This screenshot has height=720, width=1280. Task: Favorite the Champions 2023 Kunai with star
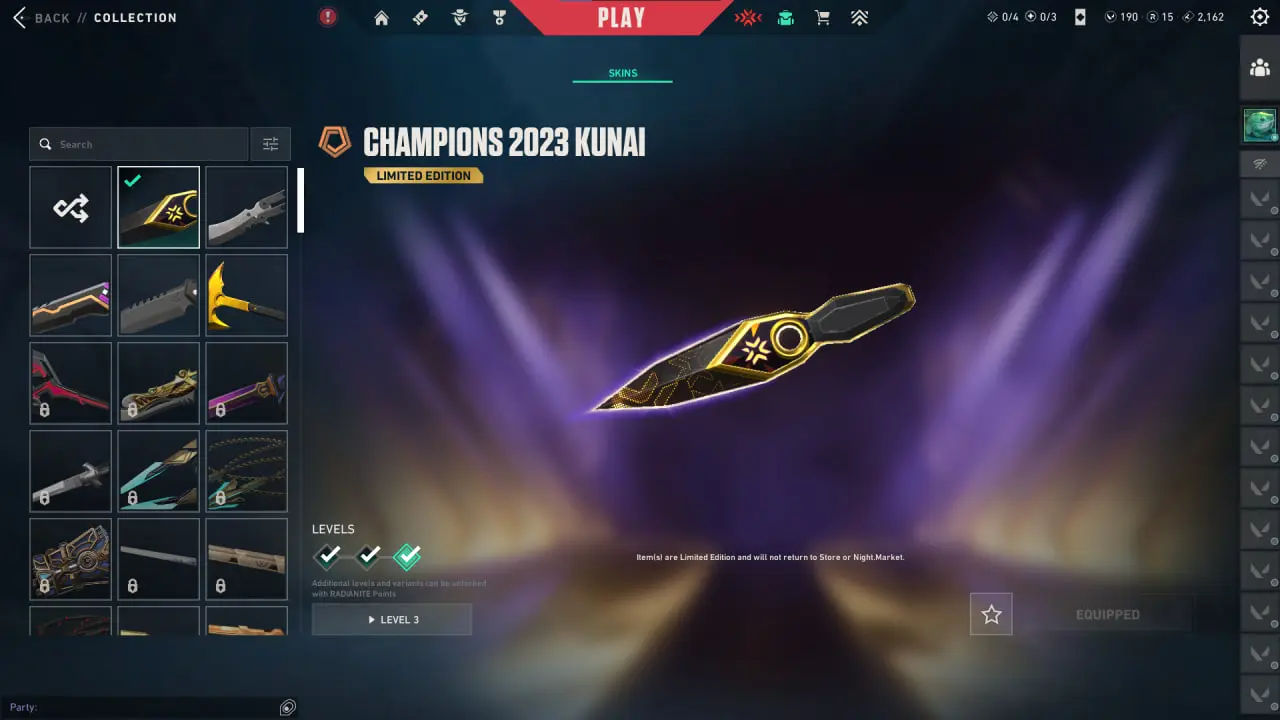coord(990,614)
